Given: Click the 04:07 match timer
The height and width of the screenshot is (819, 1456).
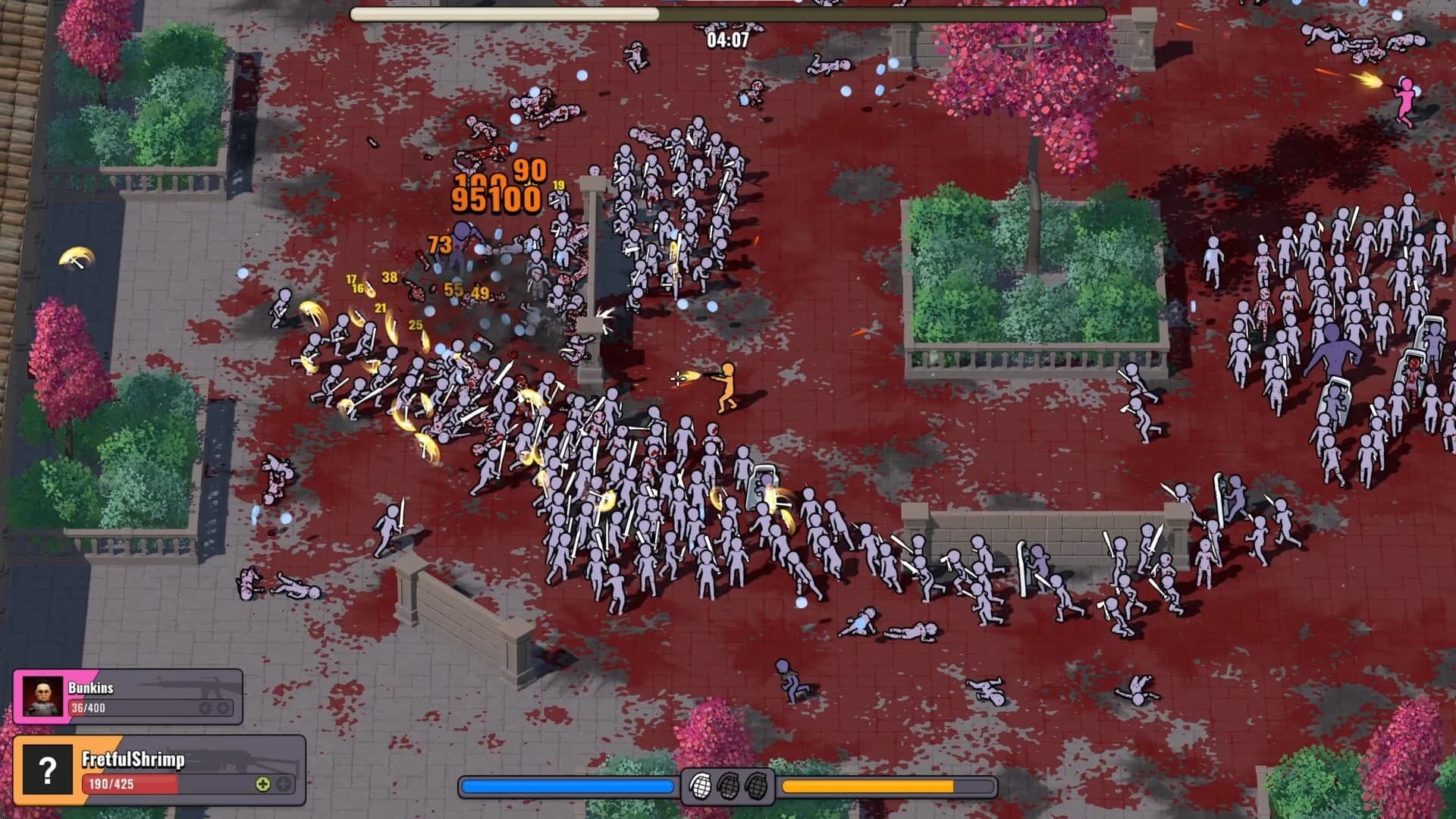Looking at the screenshot, I should (728, 39).
